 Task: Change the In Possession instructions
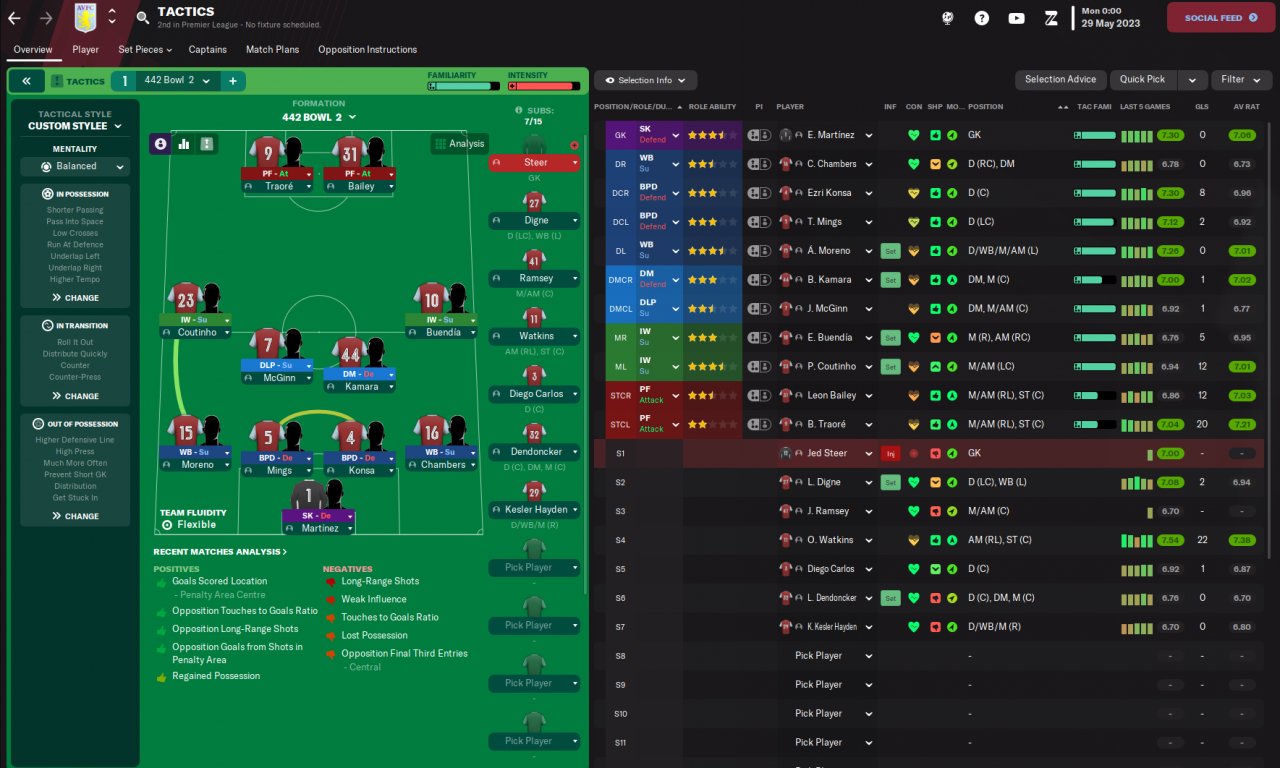(x=76, y=297)
